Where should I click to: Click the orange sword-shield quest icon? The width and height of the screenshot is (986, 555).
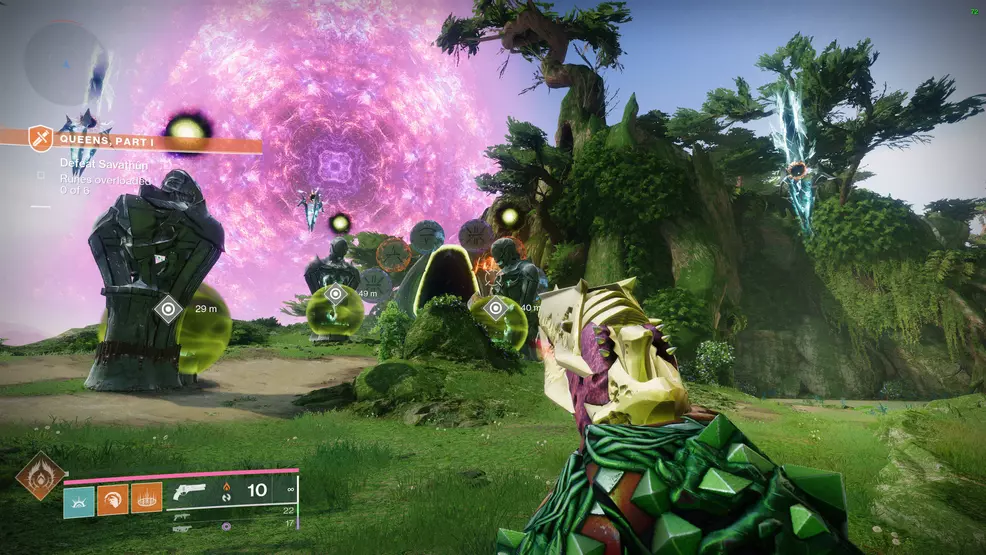[x=40, y=137]
